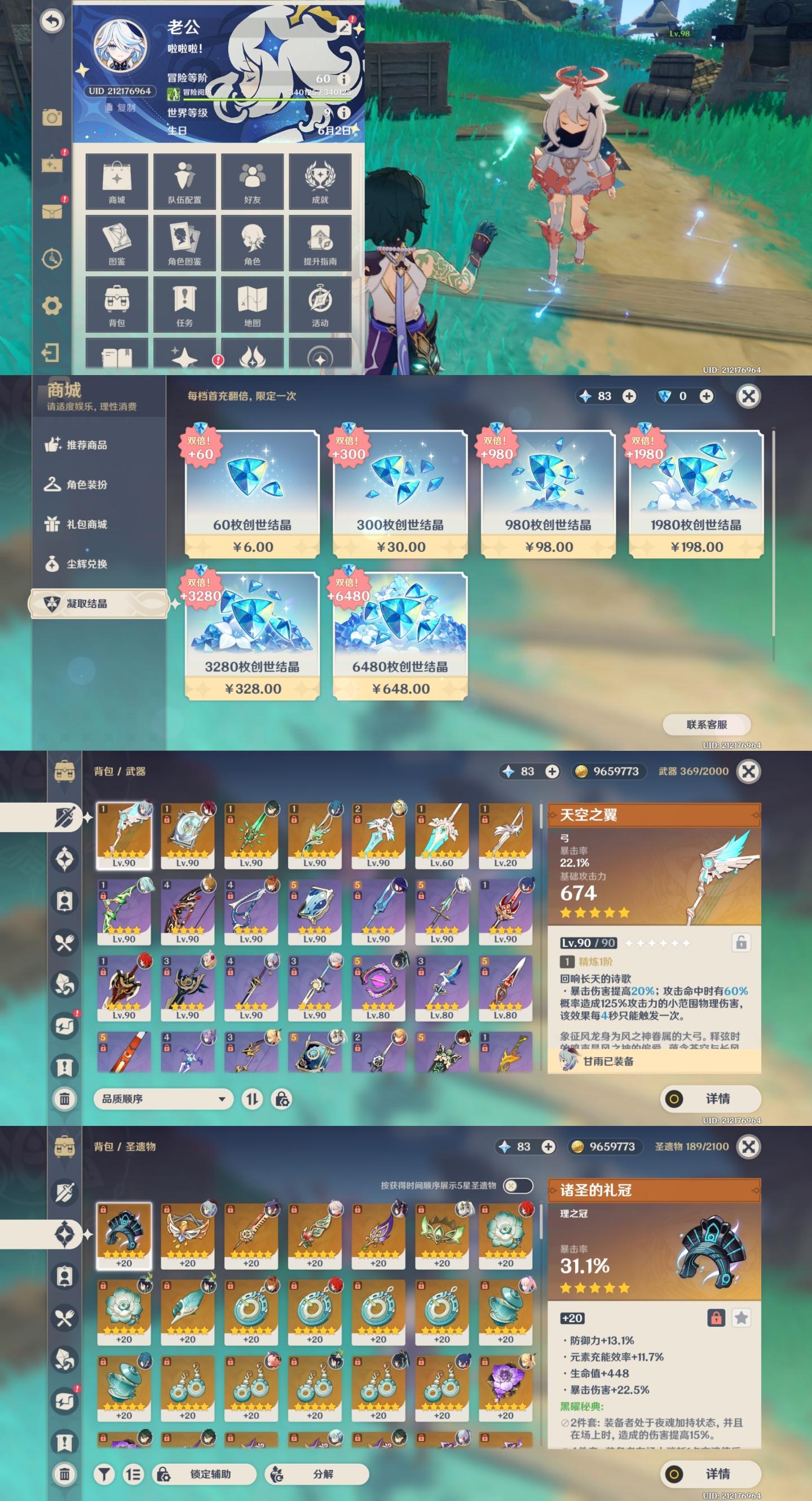Switch to the 礼包商城 bundle shop tab
812x1501 pixels.
click(86, 525)
